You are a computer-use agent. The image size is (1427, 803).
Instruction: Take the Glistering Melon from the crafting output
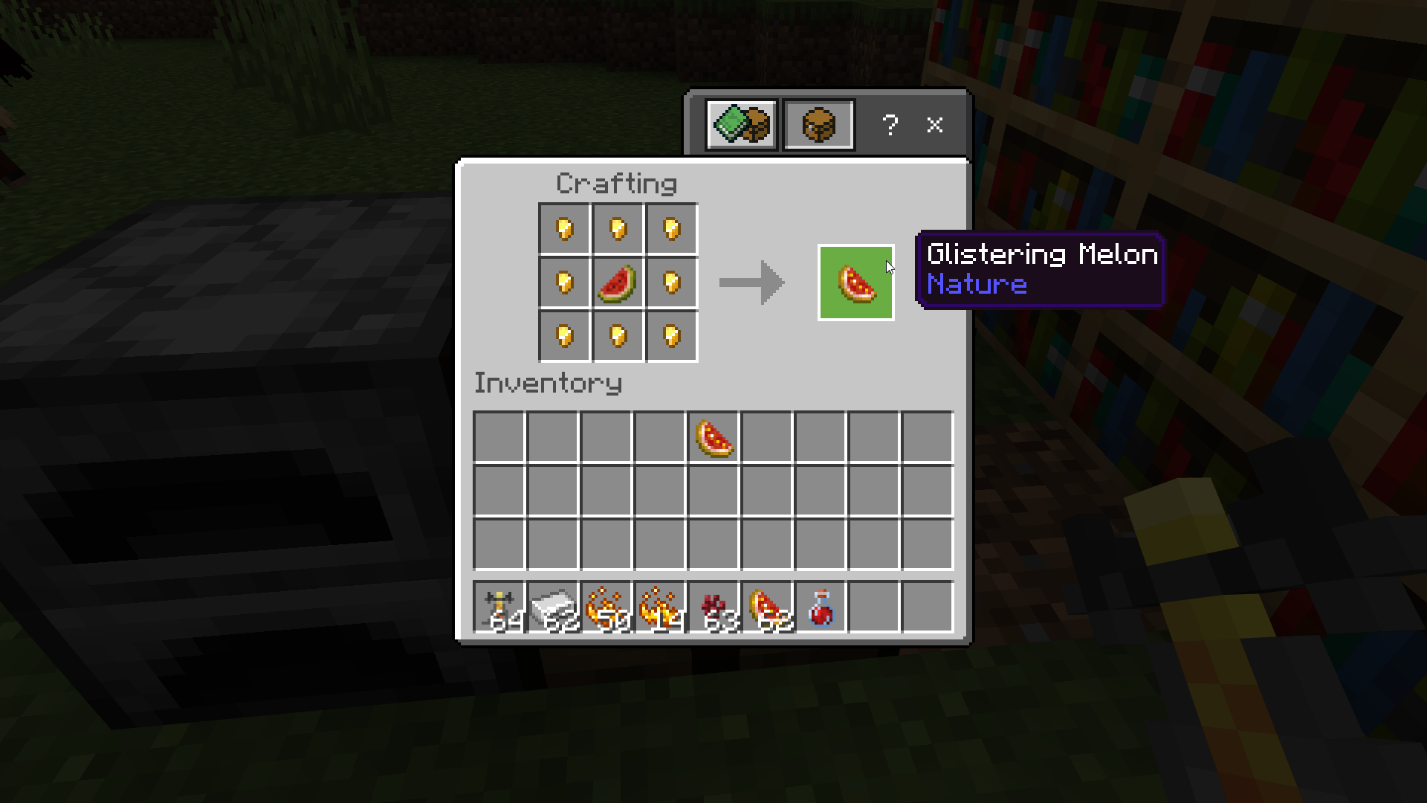856,283
